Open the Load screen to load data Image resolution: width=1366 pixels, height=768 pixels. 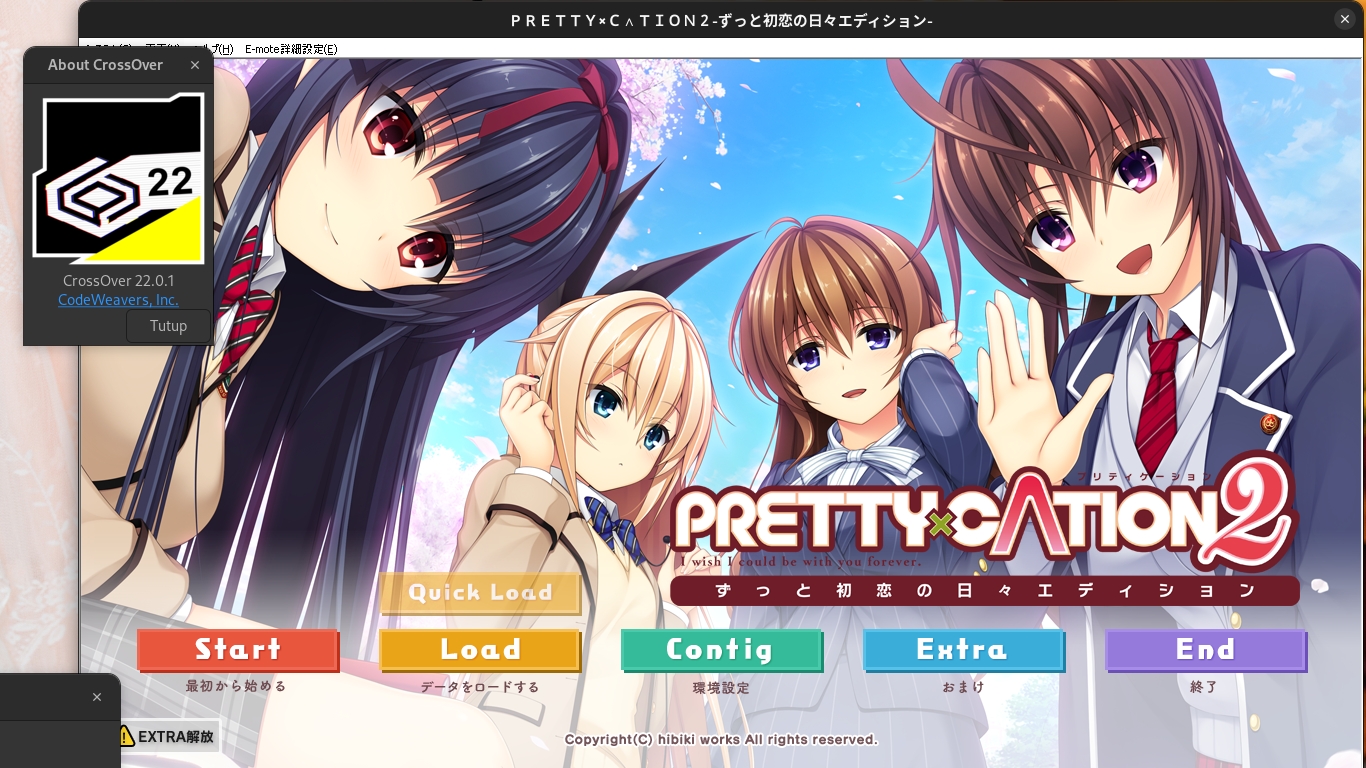(480, 650)
